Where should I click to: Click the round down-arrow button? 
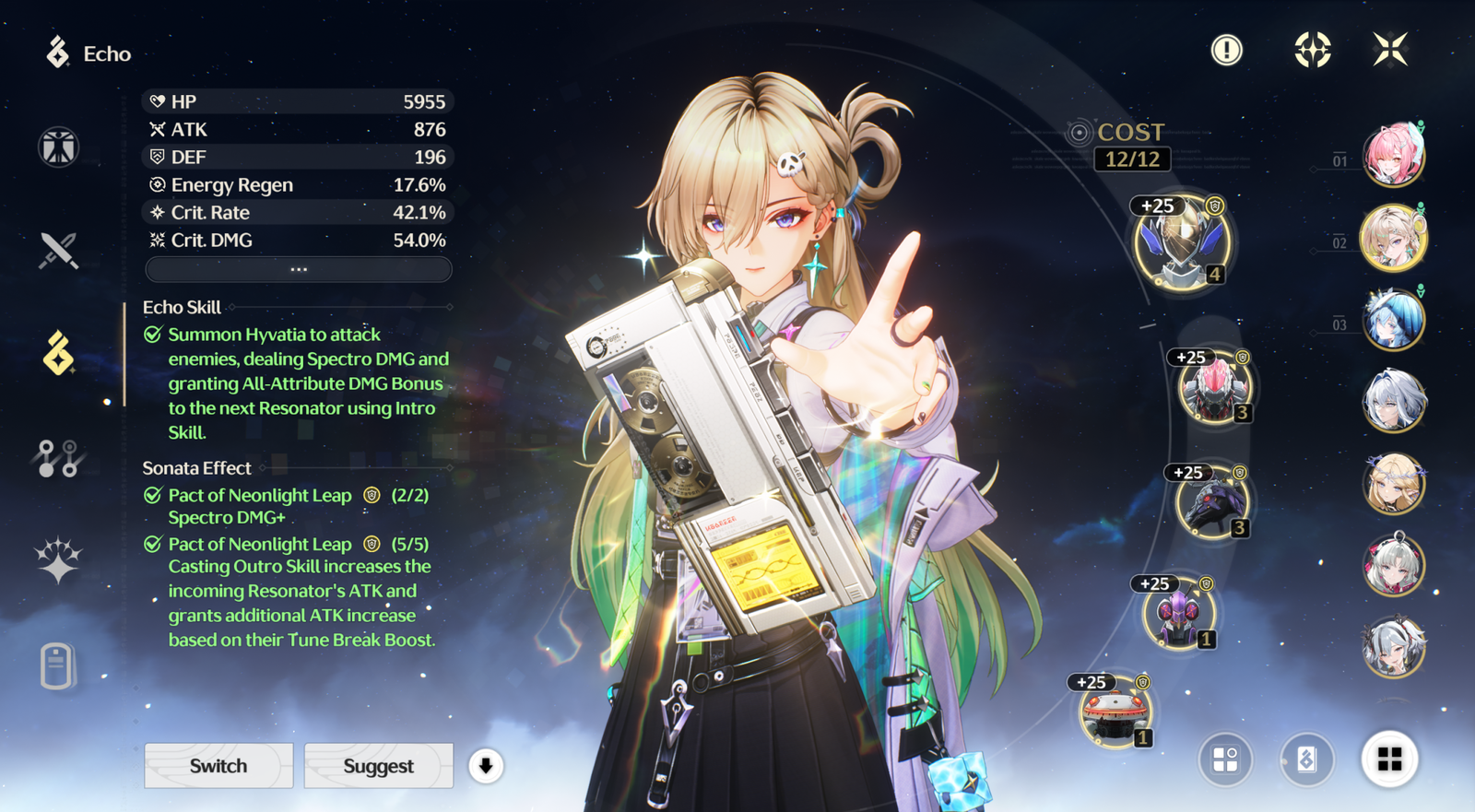tap(486, 766)
